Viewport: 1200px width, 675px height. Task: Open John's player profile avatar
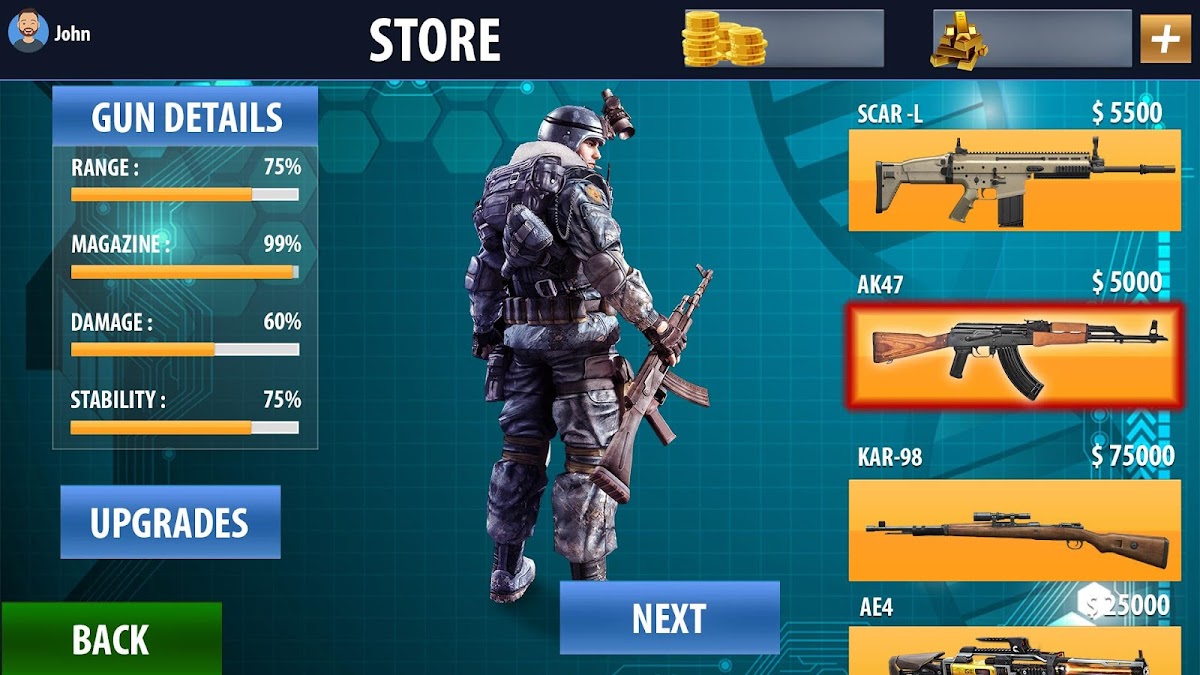(27, 34)
